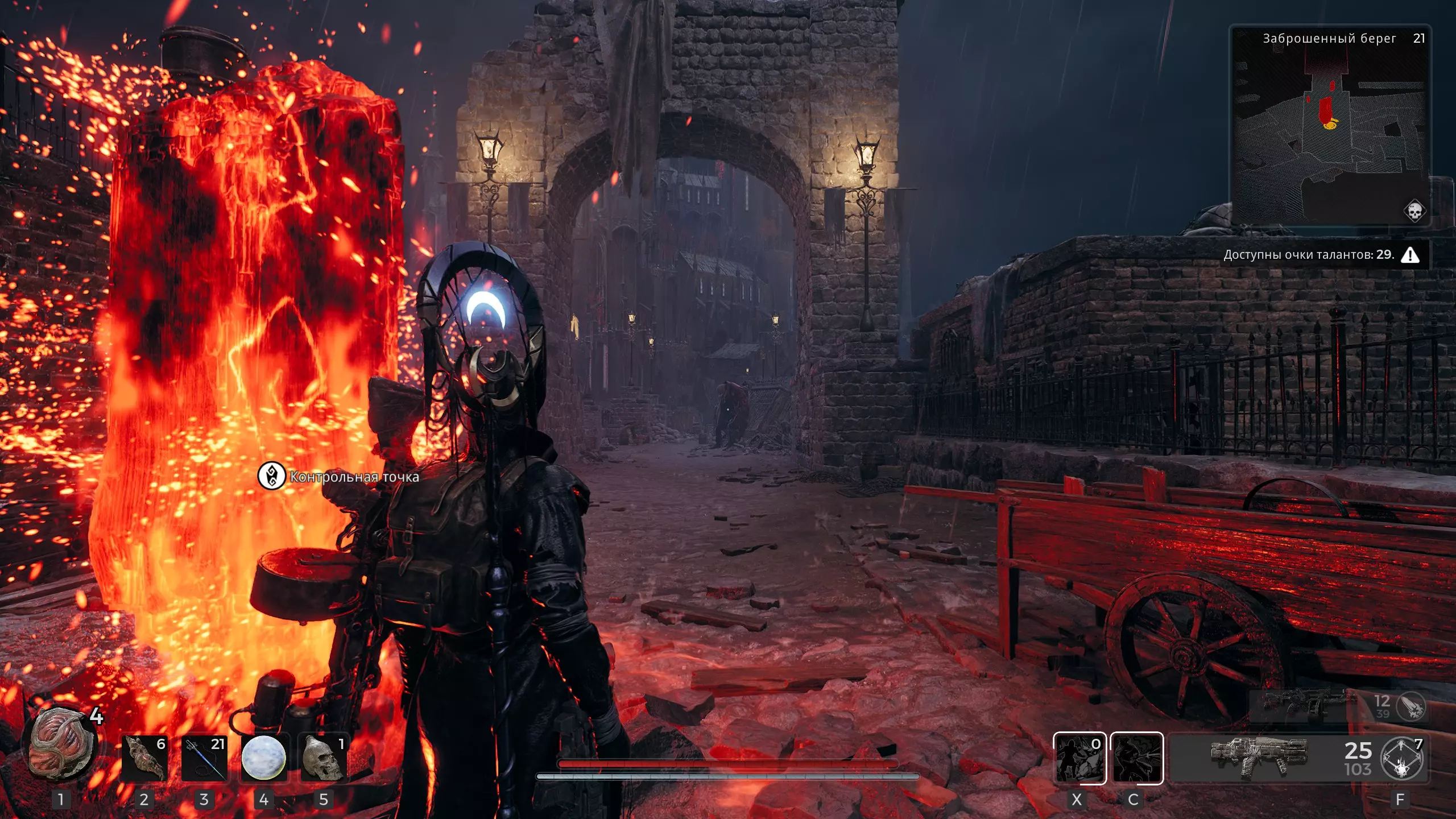Click the secondary weapon mod icon
Image resolution: width=1456 pixels, height=819 pixels.
pos(1411,707)
